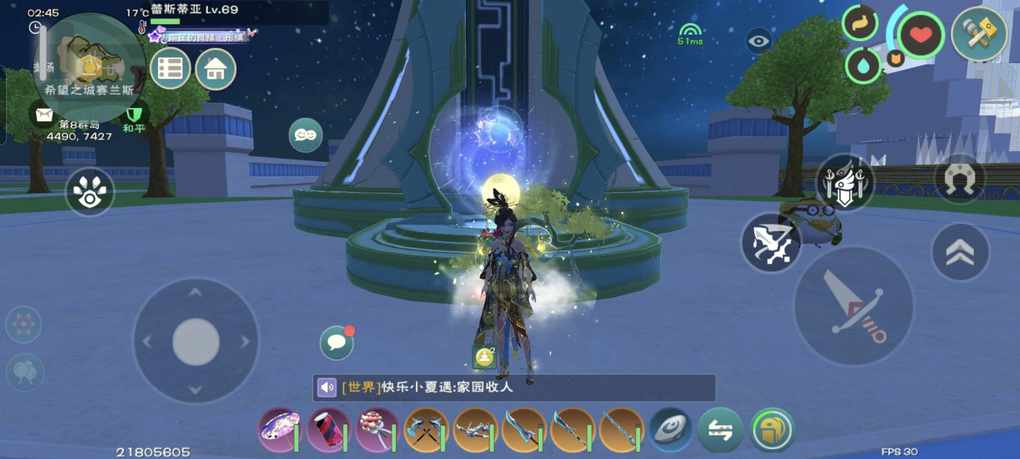This screenshot has height=459, width=1020.
Task: Activate the winged shield skill
Action: point(844,183)
